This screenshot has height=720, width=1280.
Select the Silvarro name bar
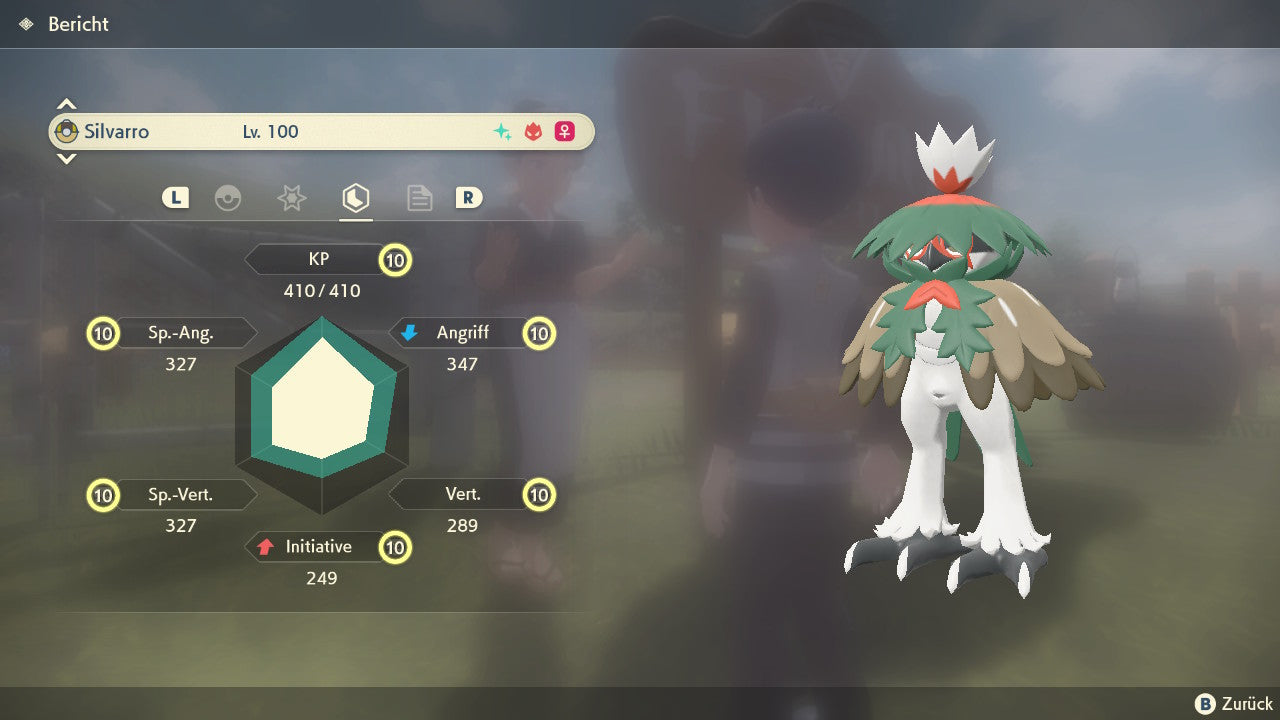(321, 132)
